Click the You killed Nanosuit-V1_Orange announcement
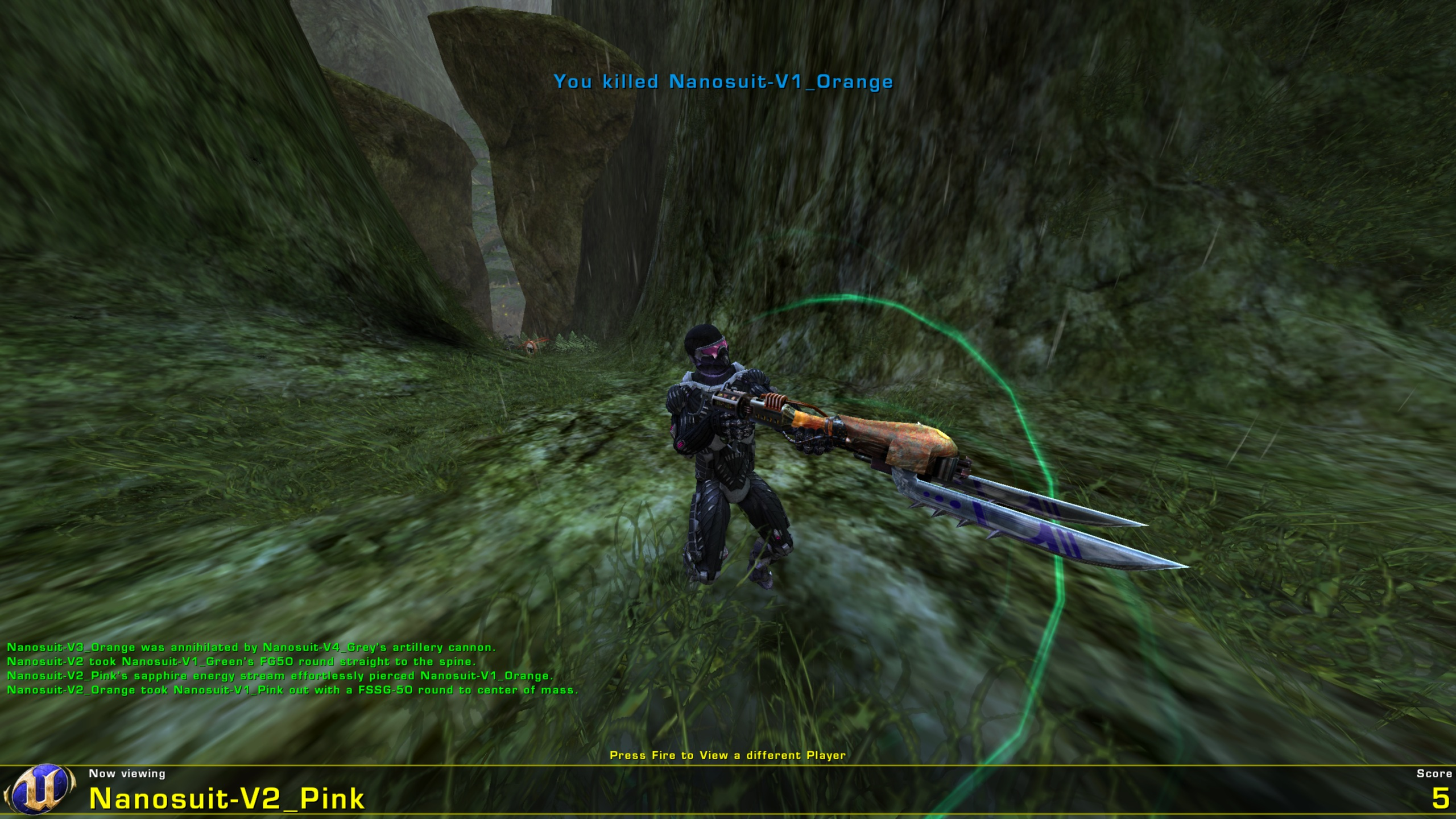1456x819 pixels. click(x=723, y=82)
